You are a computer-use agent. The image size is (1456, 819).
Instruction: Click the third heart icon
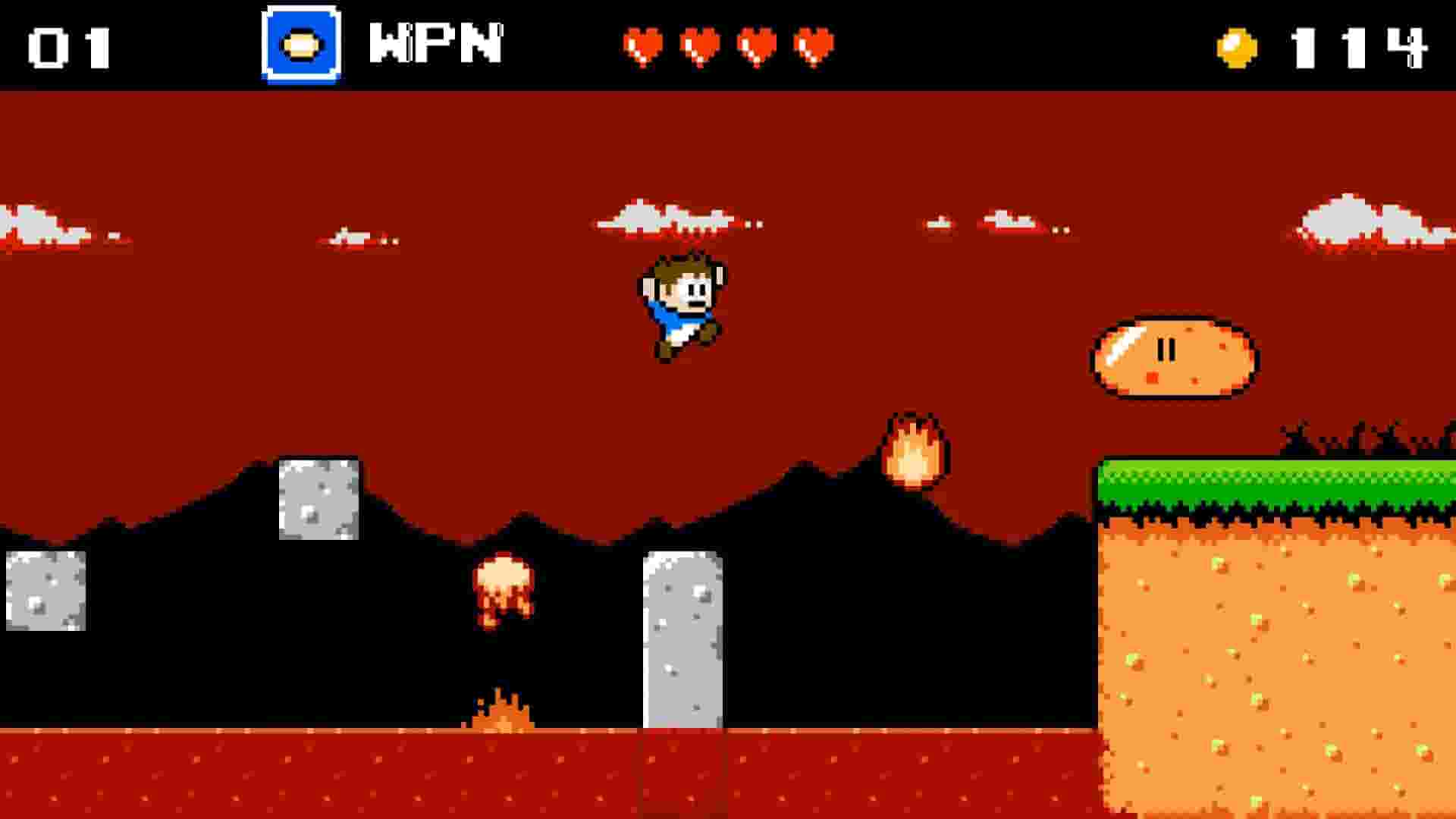pyautogui.click(x=756, y=47)
